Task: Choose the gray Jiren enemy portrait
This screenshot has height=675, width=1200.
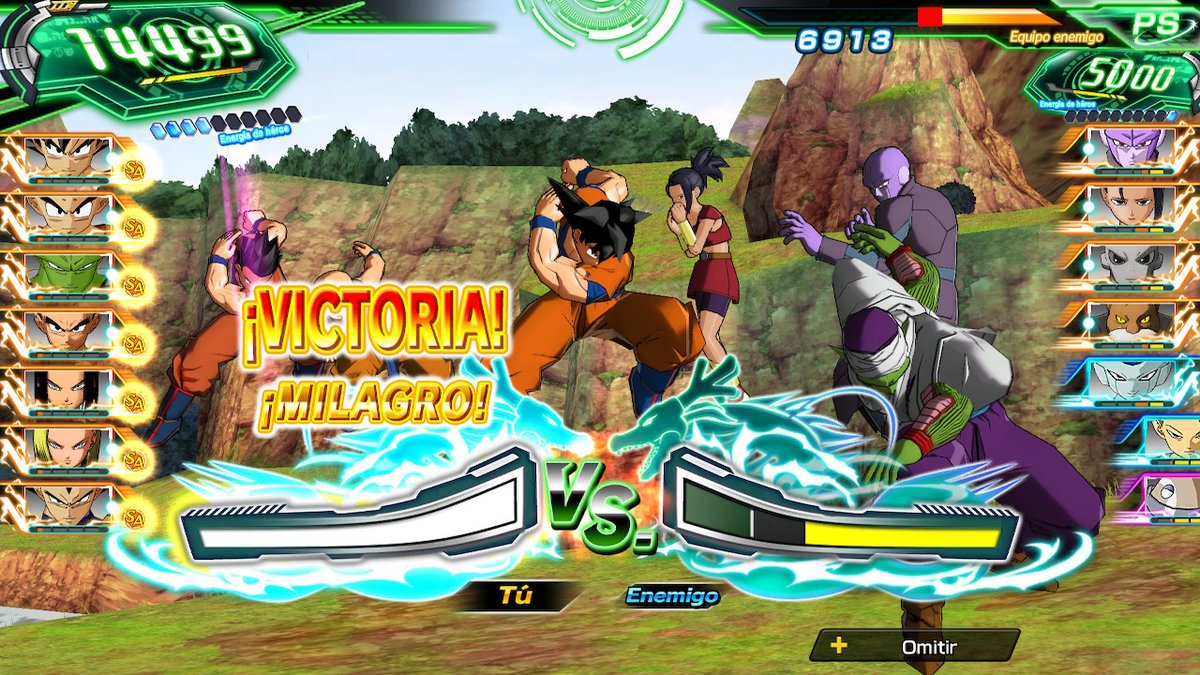Action: click(1130, 263)
